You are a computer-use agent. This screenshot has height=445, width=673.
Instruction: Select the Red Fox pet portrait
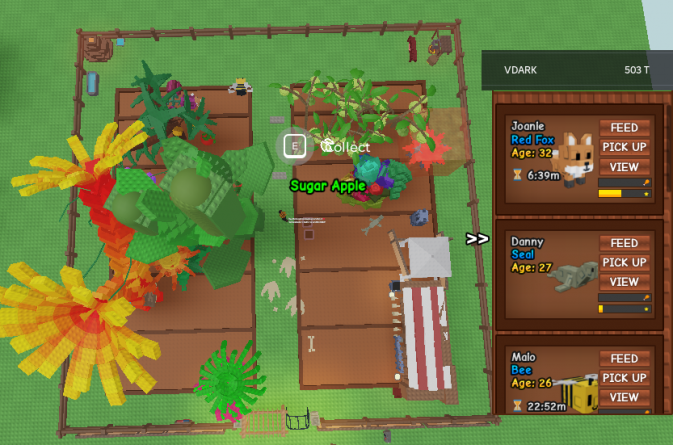[576, 158]
